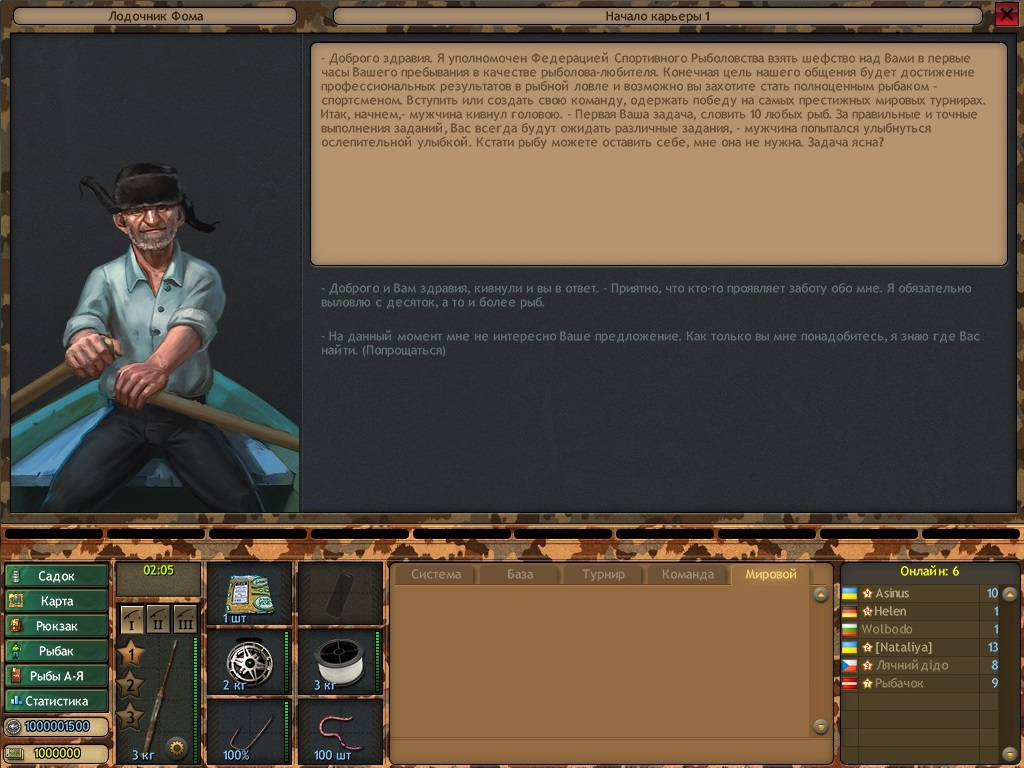The width and height of the screenshot is (1024, 768).
Task: Accept the quest to catch ten fish
Action: pos(645,295)
